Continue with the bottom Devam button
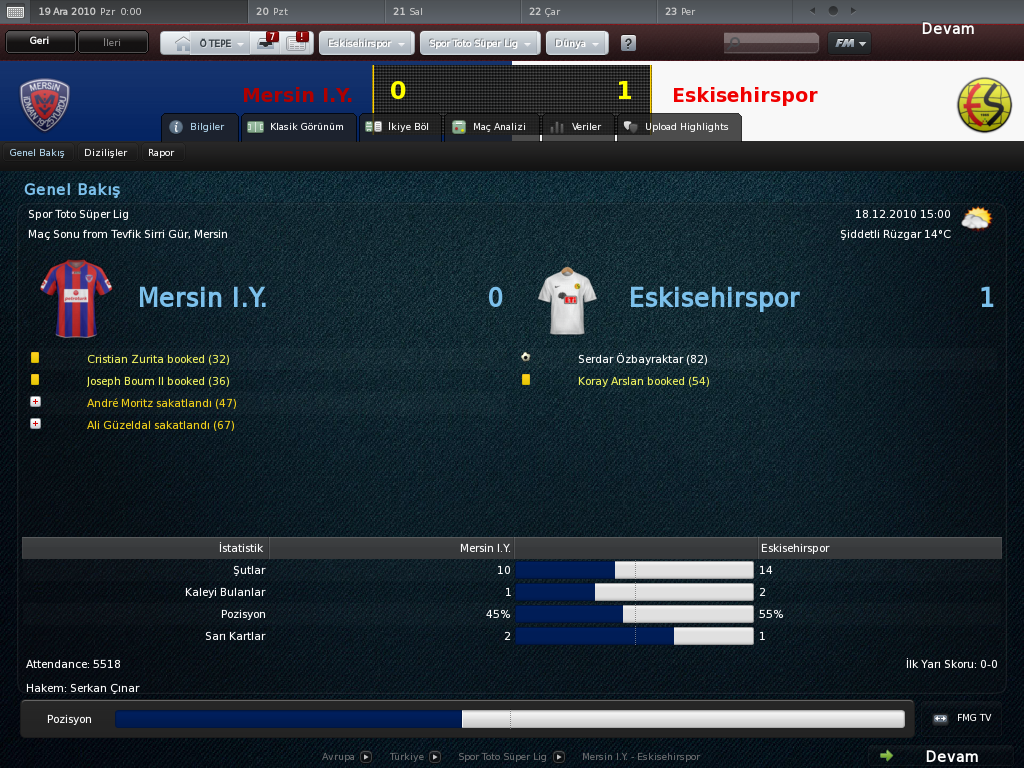The image size is (1024, 768). (940, 756)
